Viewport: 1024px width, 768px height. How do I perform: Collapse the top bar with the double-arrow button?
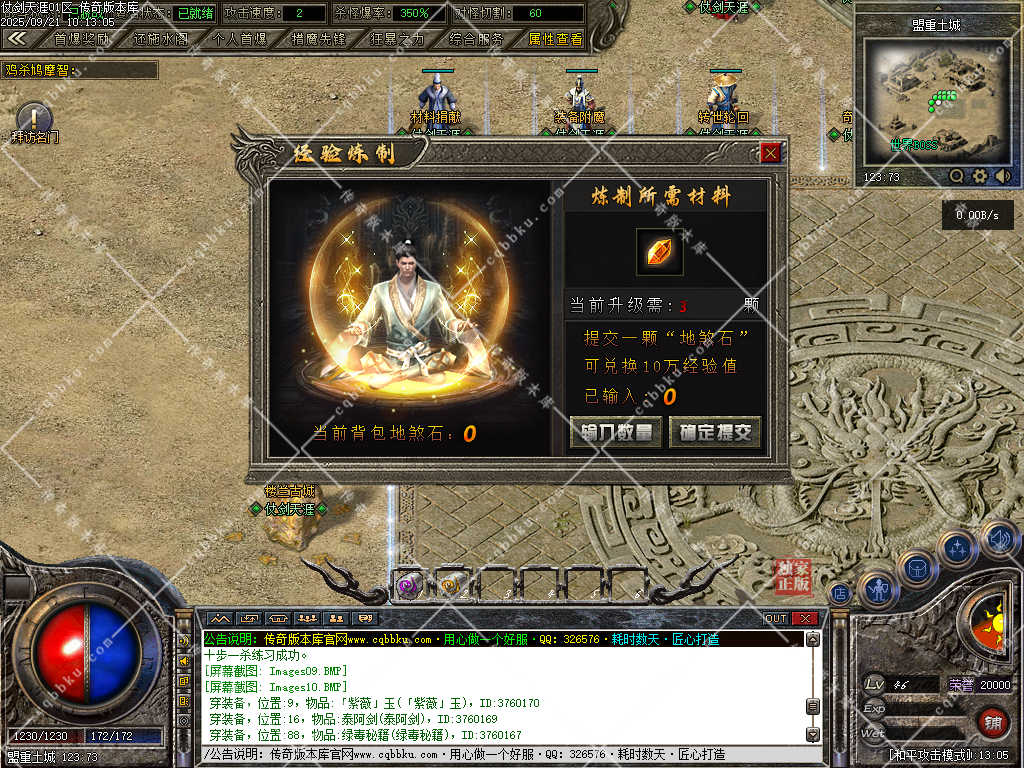(x=17, y=39)
